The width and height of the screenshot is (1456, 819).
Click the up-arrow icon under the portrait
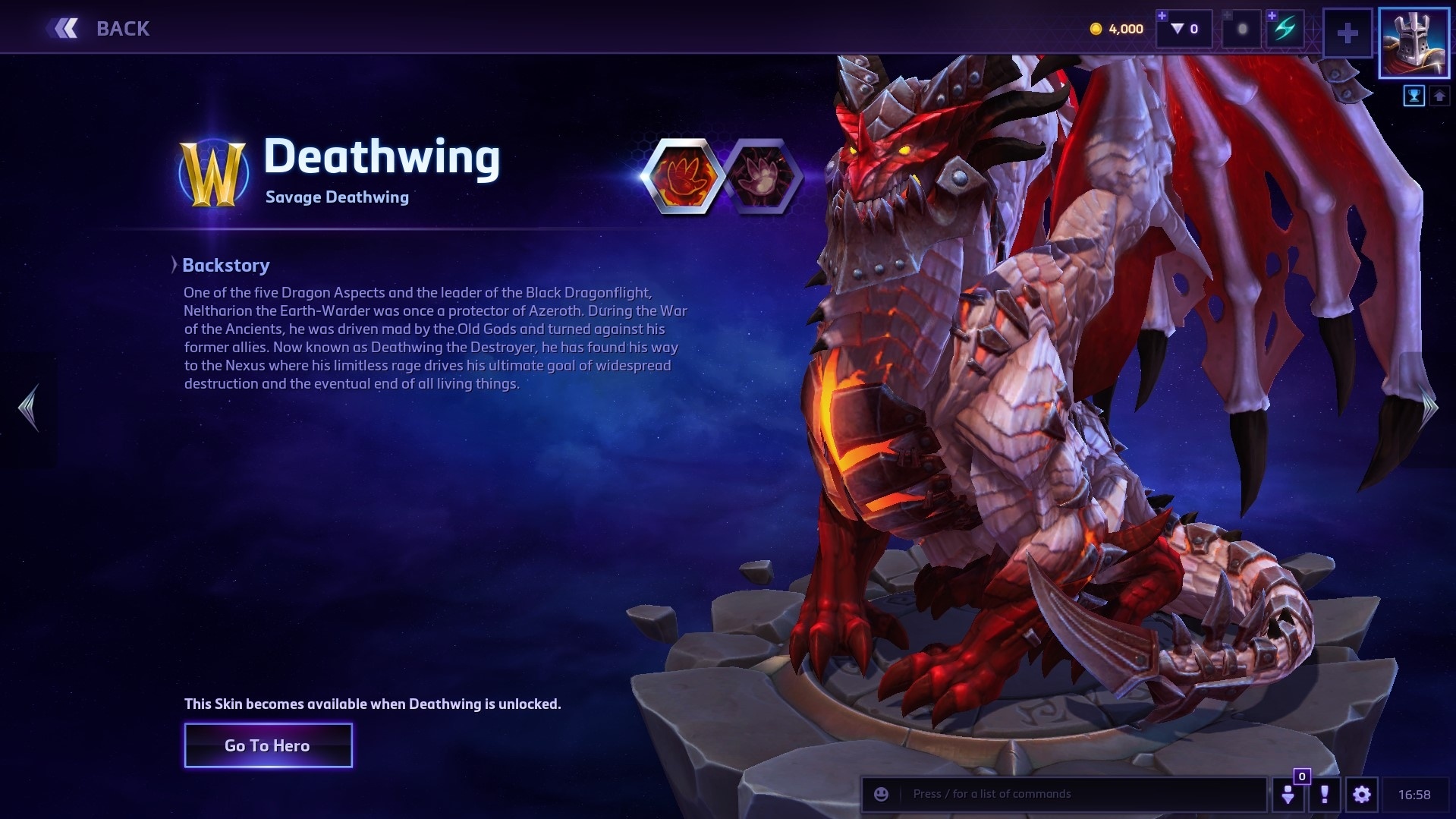click(x=1439, y=96)
